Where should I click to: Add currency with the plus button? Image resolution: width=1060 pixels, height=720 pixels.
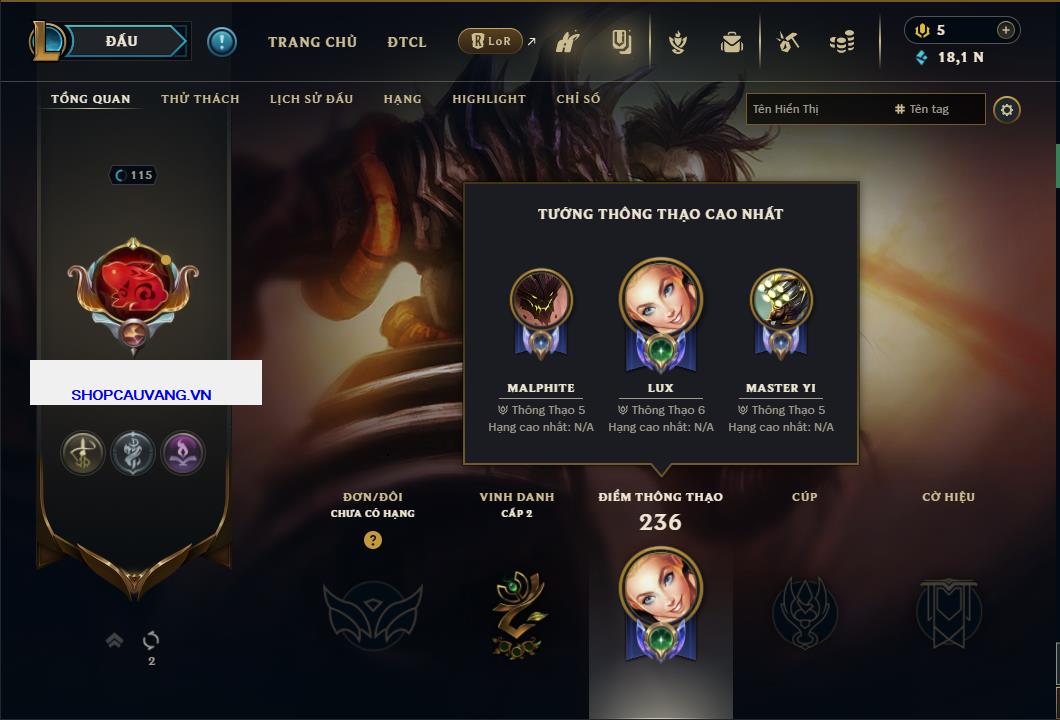pos(1005,30)
